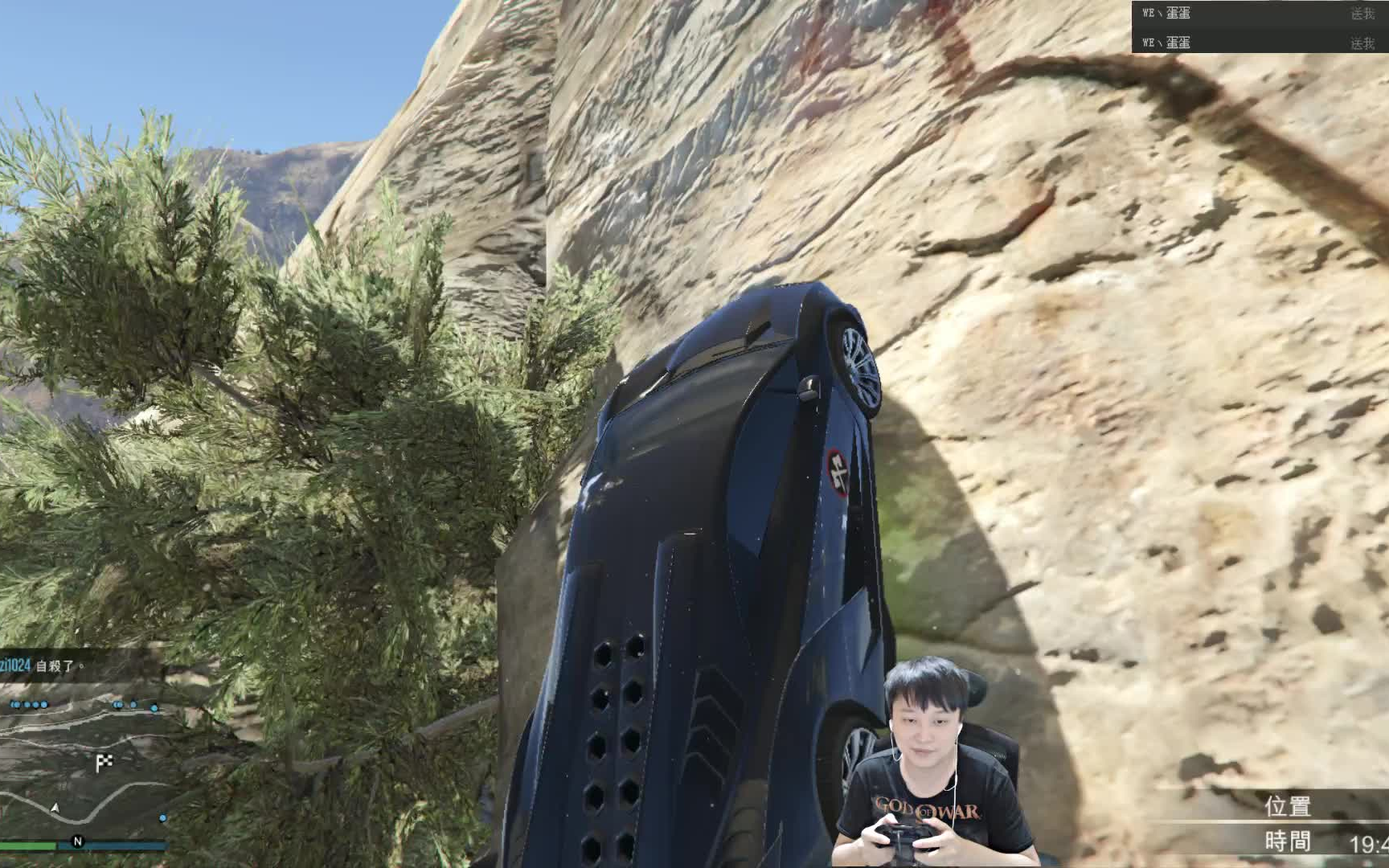Select the cluster of blue blips on minimap
The height and width of the screenshot is (868, 1389).
coord(27,705)
